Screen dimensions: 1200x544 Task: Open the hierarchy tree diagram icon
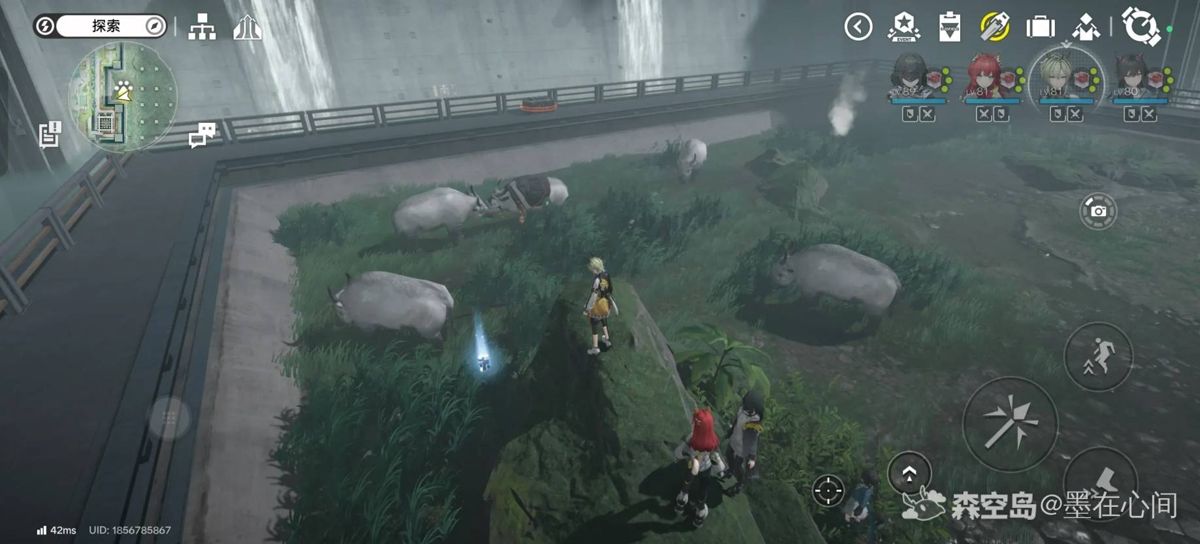(202, 27)
